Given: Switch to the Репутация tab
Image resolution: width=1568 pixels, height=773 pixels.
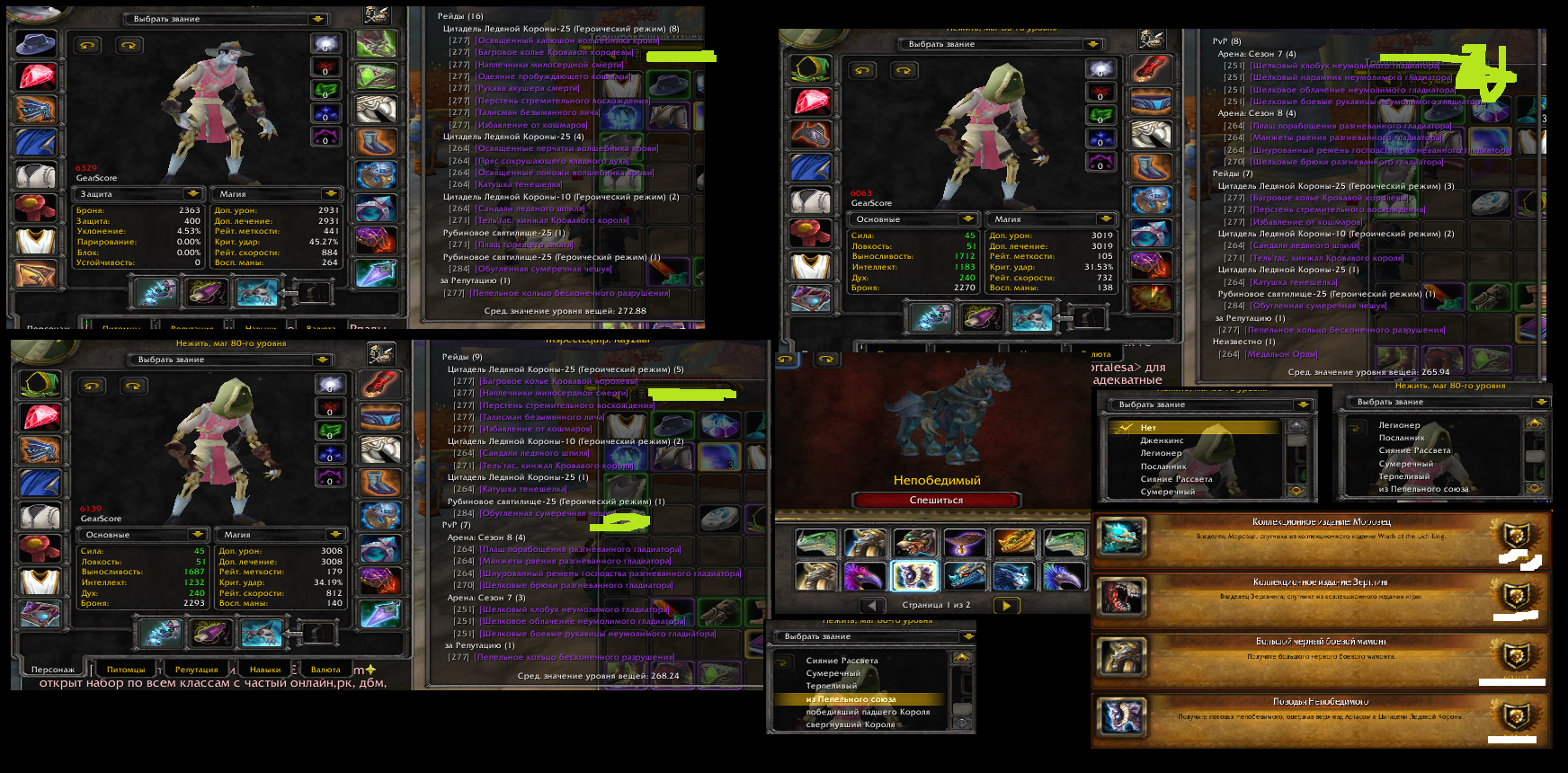Looking at the screenshot, I should (x=196, y=670).
